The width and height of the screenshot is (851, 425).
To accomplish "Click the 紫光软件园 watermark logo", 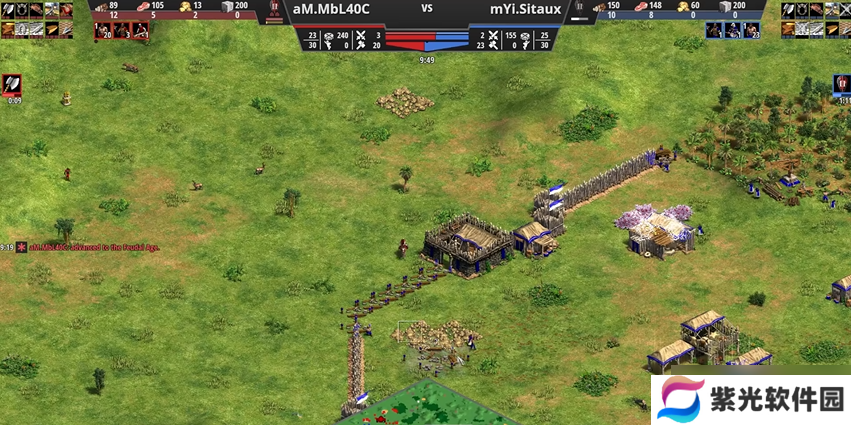I will tap(748, 400).
